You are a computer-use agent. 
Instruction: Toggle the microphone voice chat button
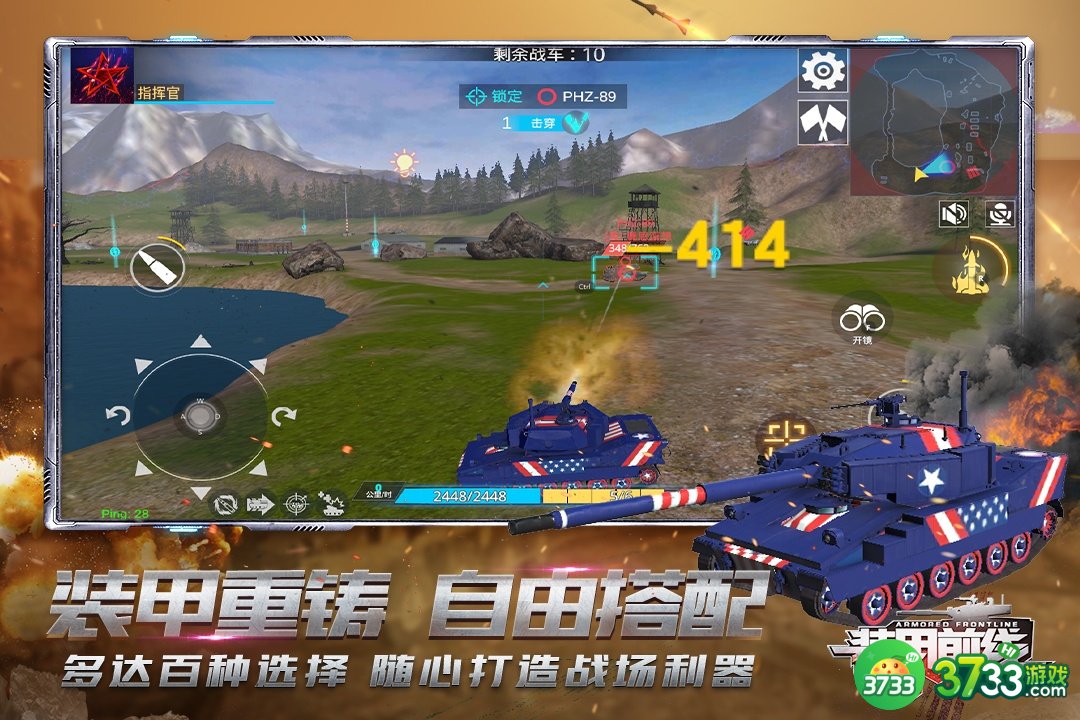(999, 213)
